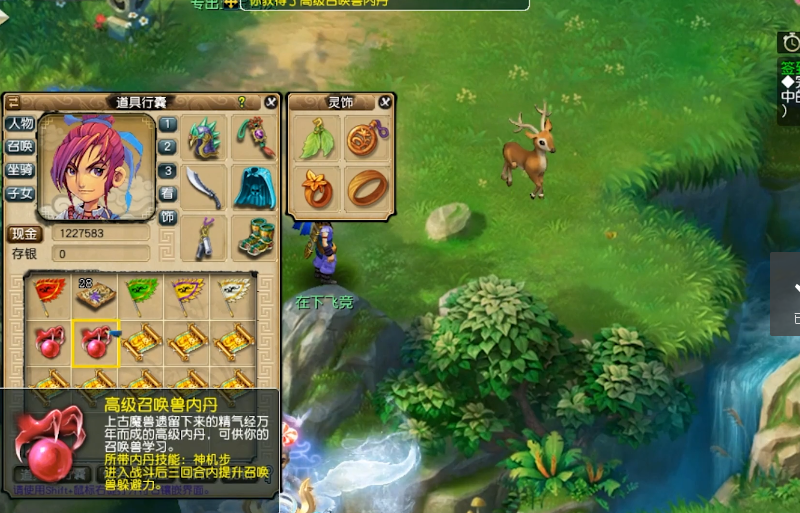Open the 坐骑 mount tab
Viewport: 800px width, 513px height.
pyautogui.click(x=20, y=170)
